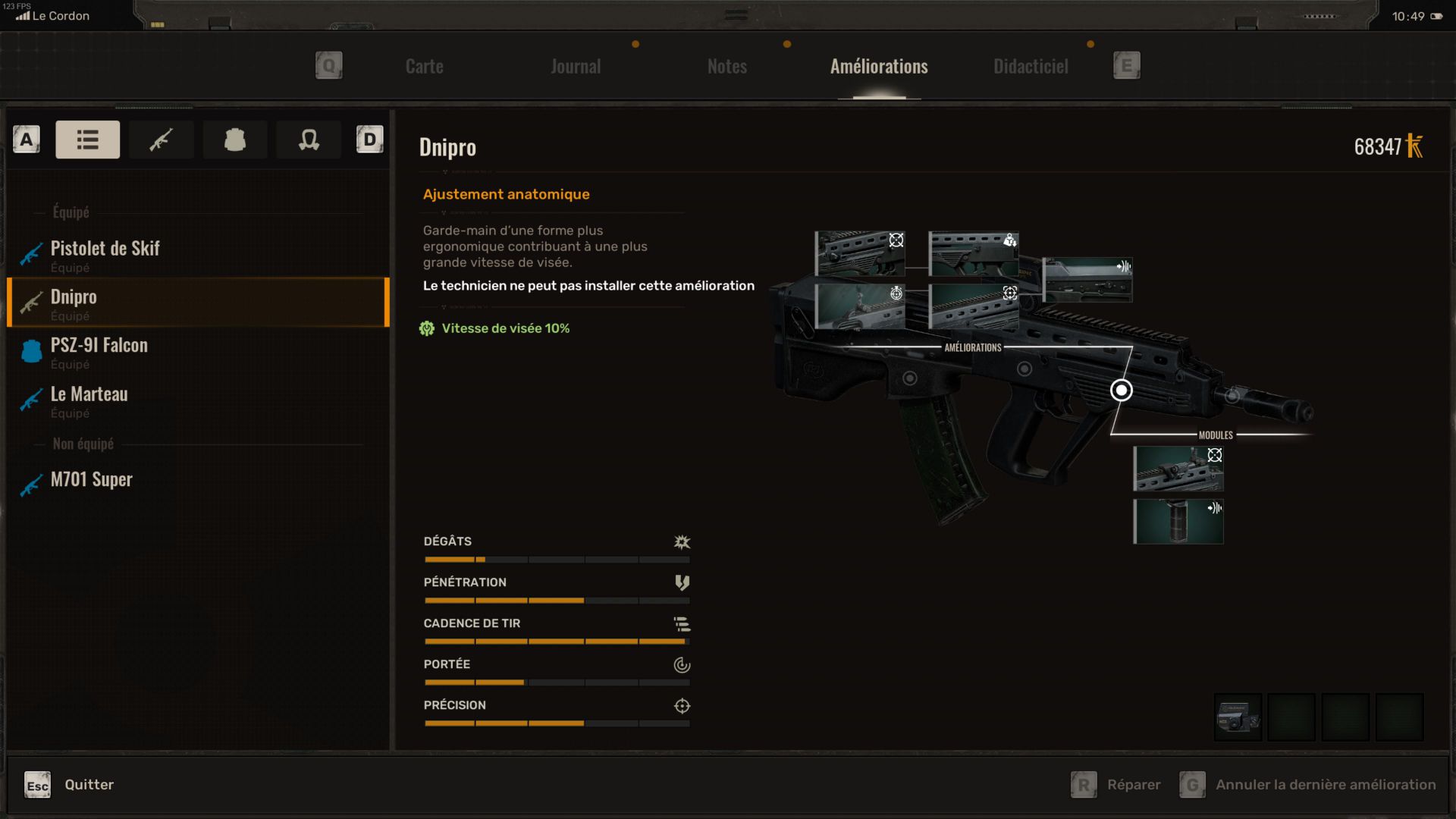The width and height of the screenshot is (1456, 819).
Task: Select the unequipped M701 Super
Action: pos(91,479)
